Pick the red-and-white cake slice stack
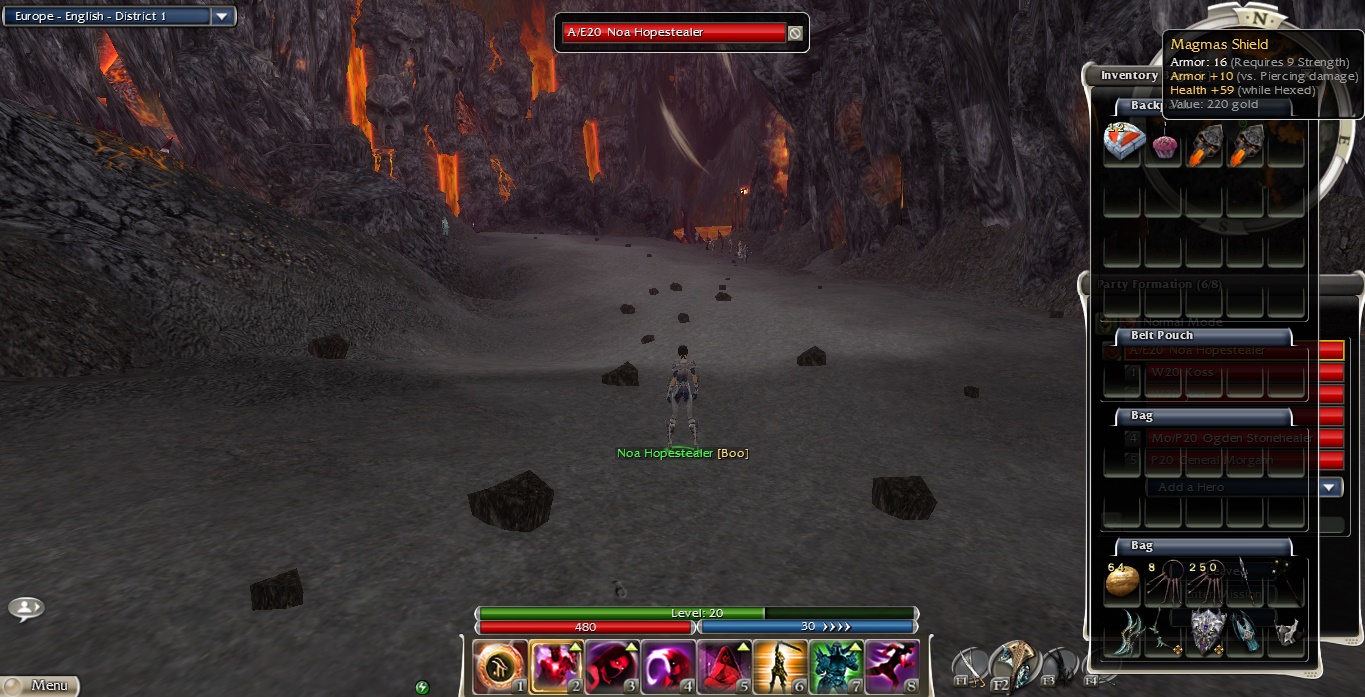This screenshot has height=697, width=1365. (1123, 145)
